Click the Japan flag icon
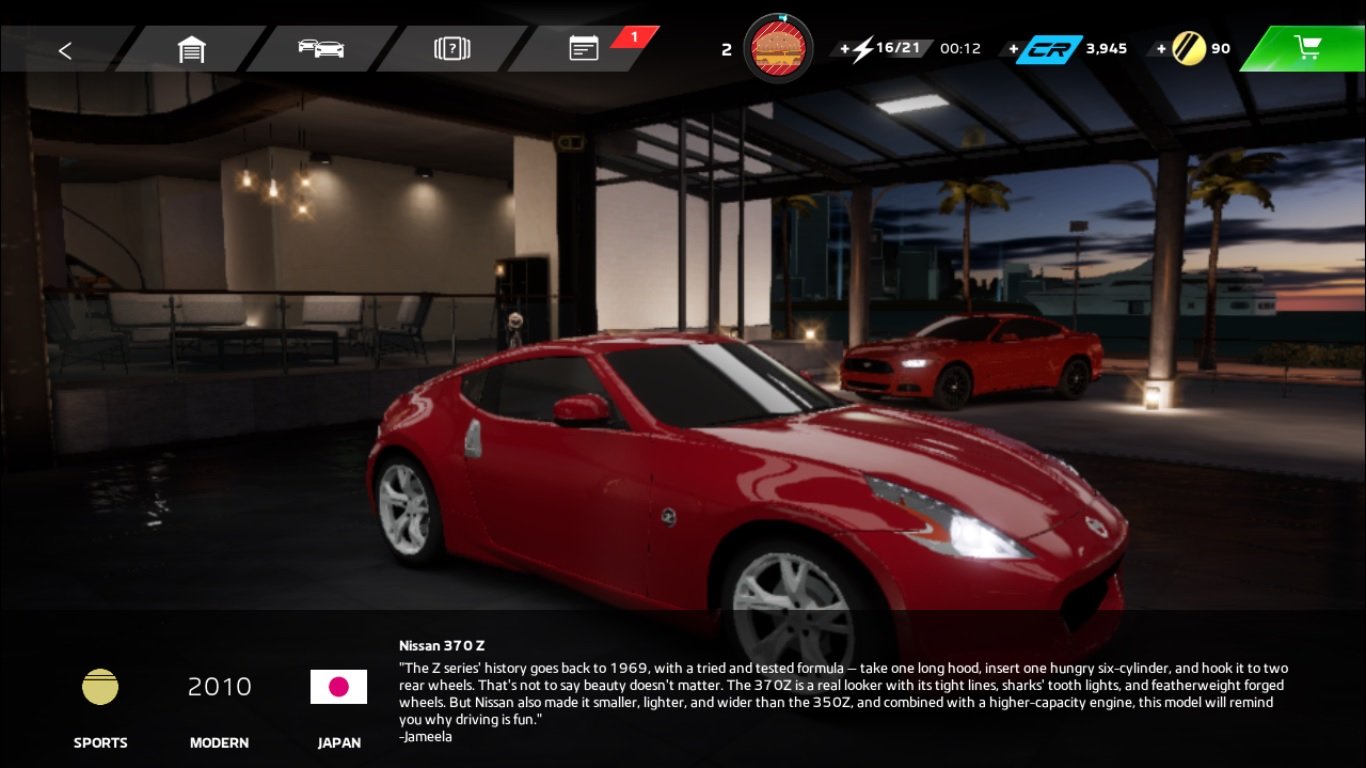The image size is (1366, 768). point(339,687)
